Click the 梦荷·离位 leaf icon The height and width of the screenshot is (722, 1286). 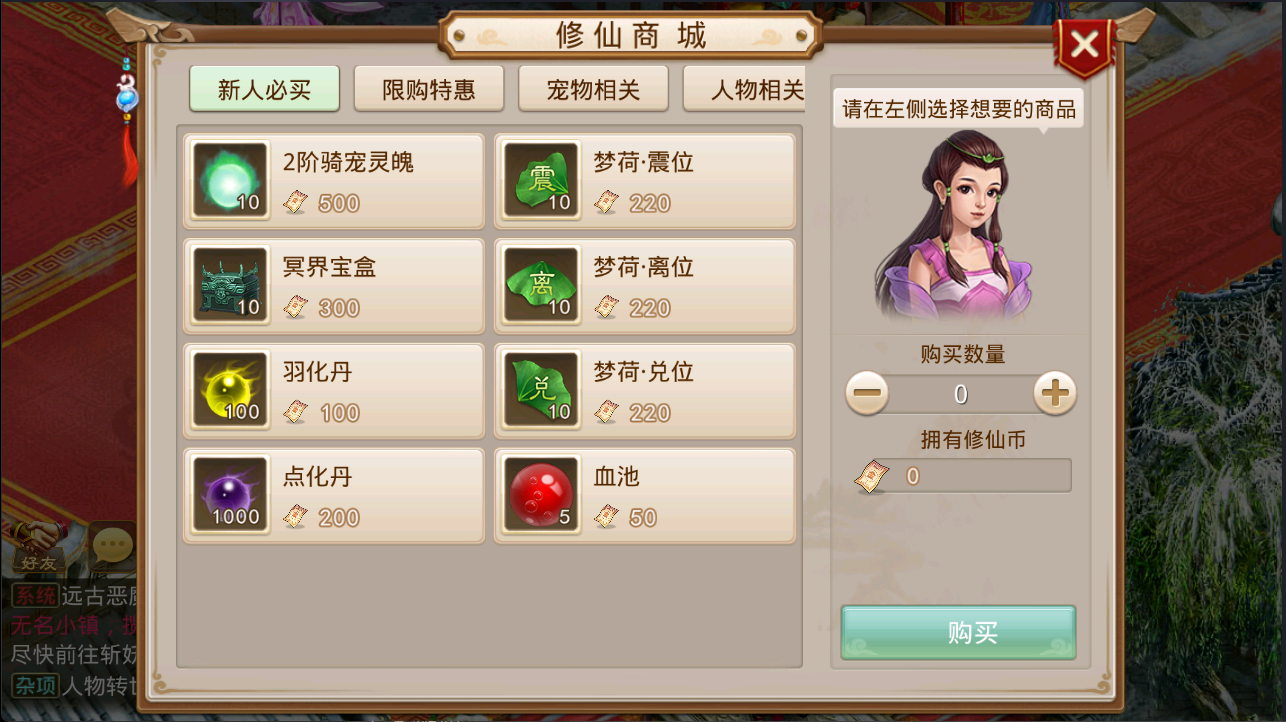tap(541, 285)
